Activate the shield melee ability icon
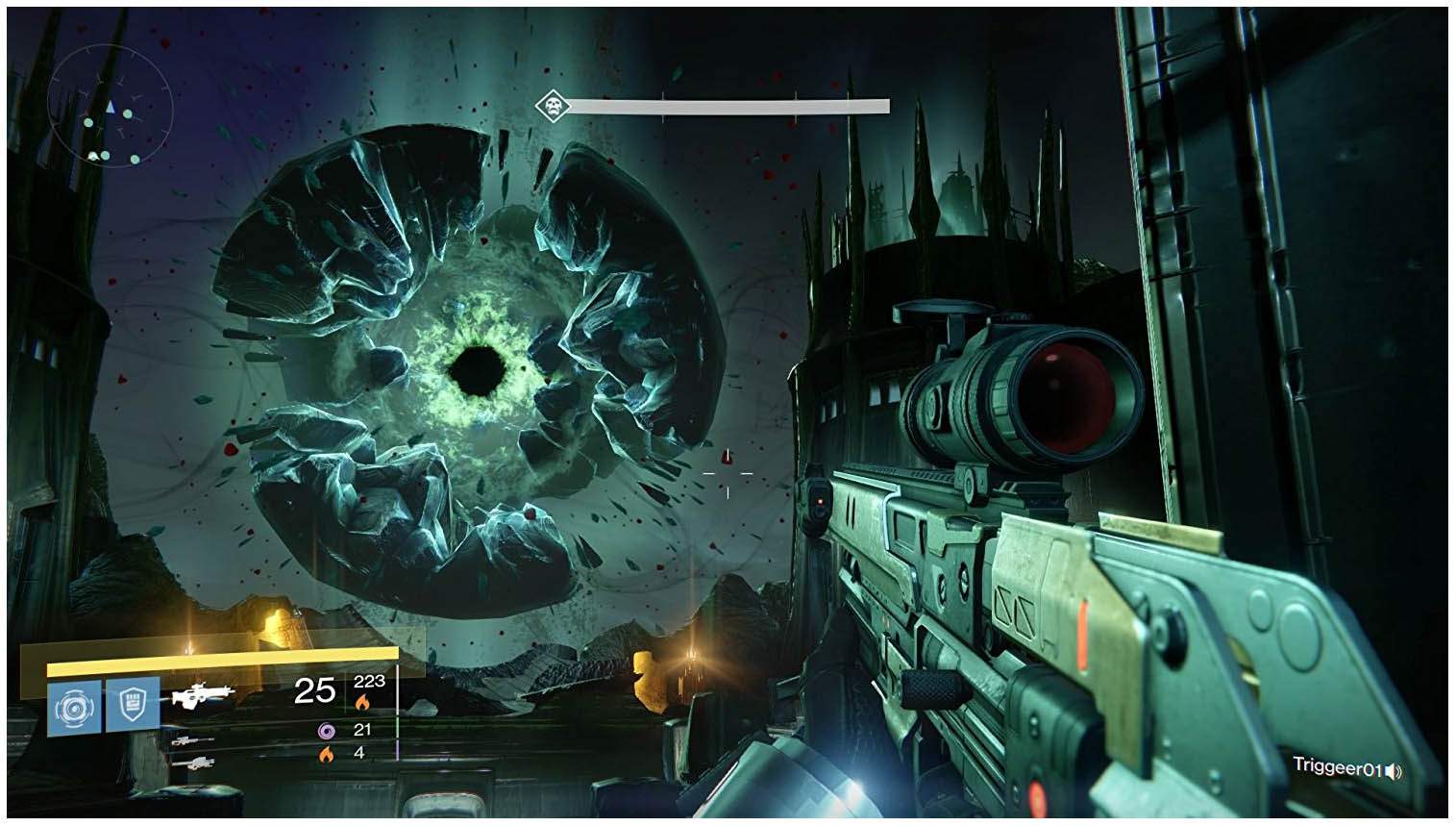1456x826 pixels. tap(133, 704)
